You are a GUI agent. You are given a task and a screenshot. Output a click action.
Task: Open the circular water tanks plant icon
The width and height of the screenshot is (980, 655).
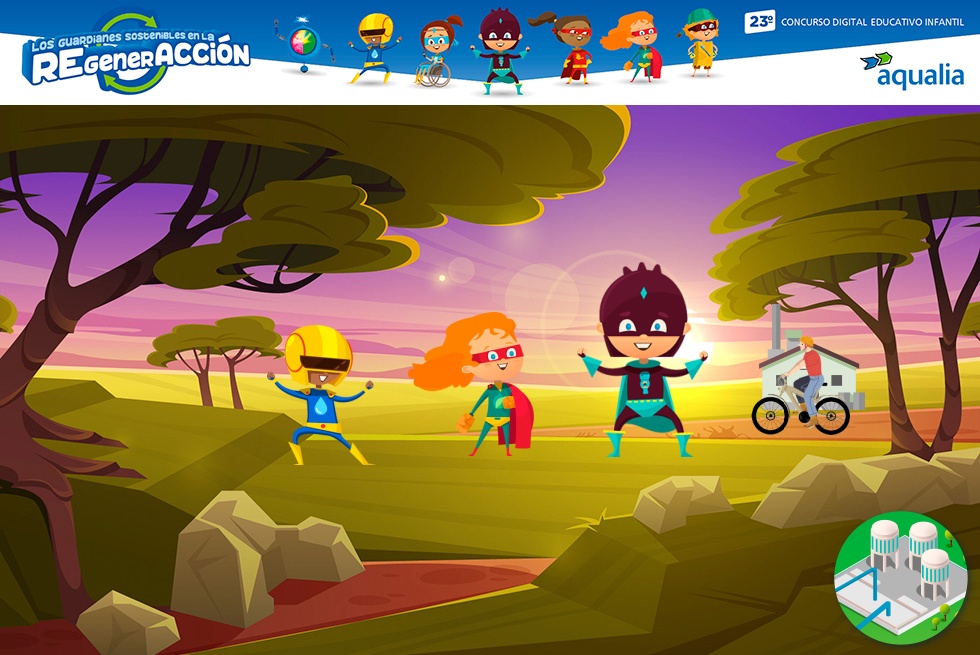[900, 577]
